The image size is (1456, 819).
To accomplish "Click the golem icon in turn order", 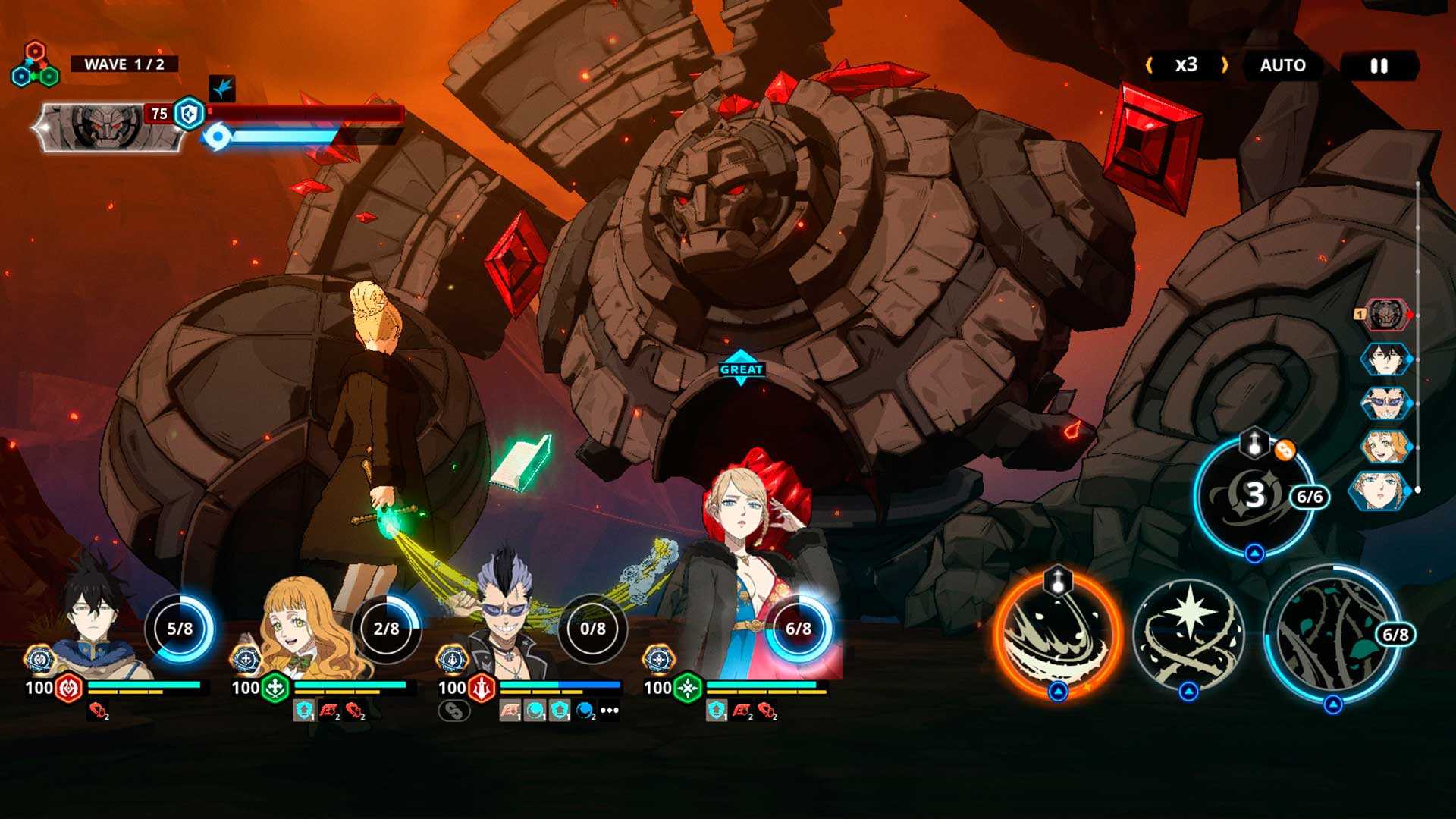I will 1386,315.
